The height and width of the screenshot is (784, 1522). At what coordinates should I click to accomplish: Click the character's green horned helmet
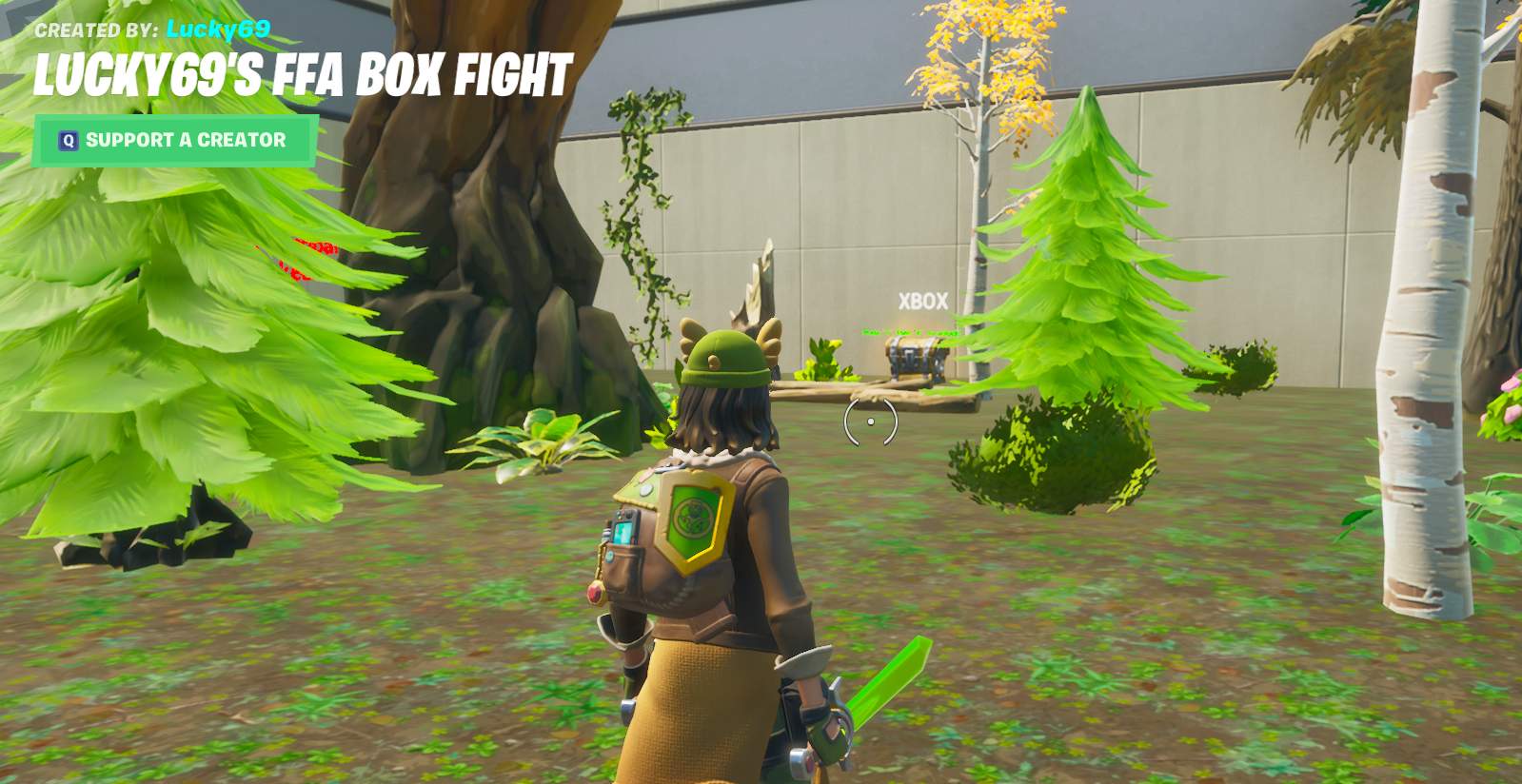727,357
